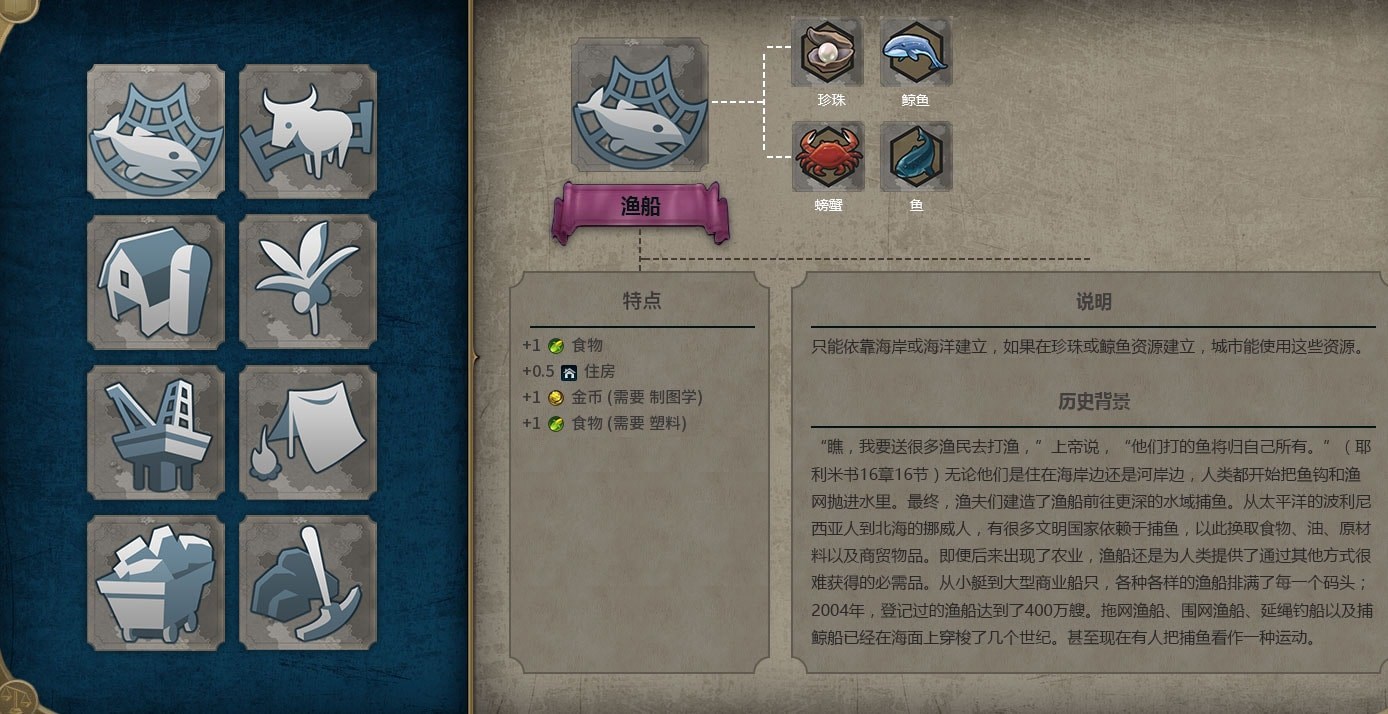Choose the pasture improvement with cow
Image resolution: width=1388 pixels, height=714 pixels.
point(308,132)
